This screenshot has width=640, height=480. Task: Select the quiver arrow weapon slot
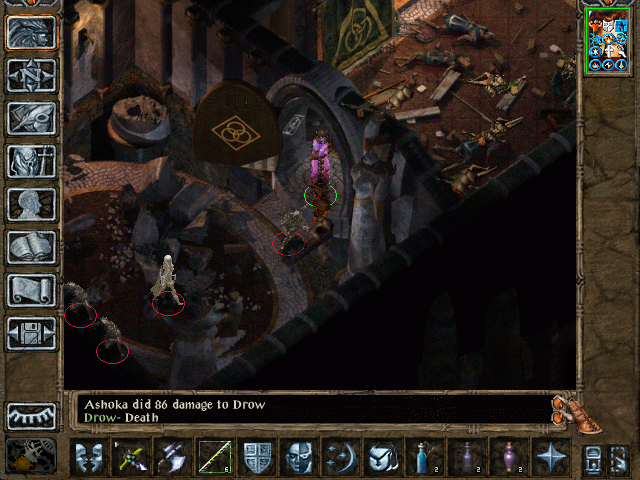pyautogui.click(x=214, y=458)
